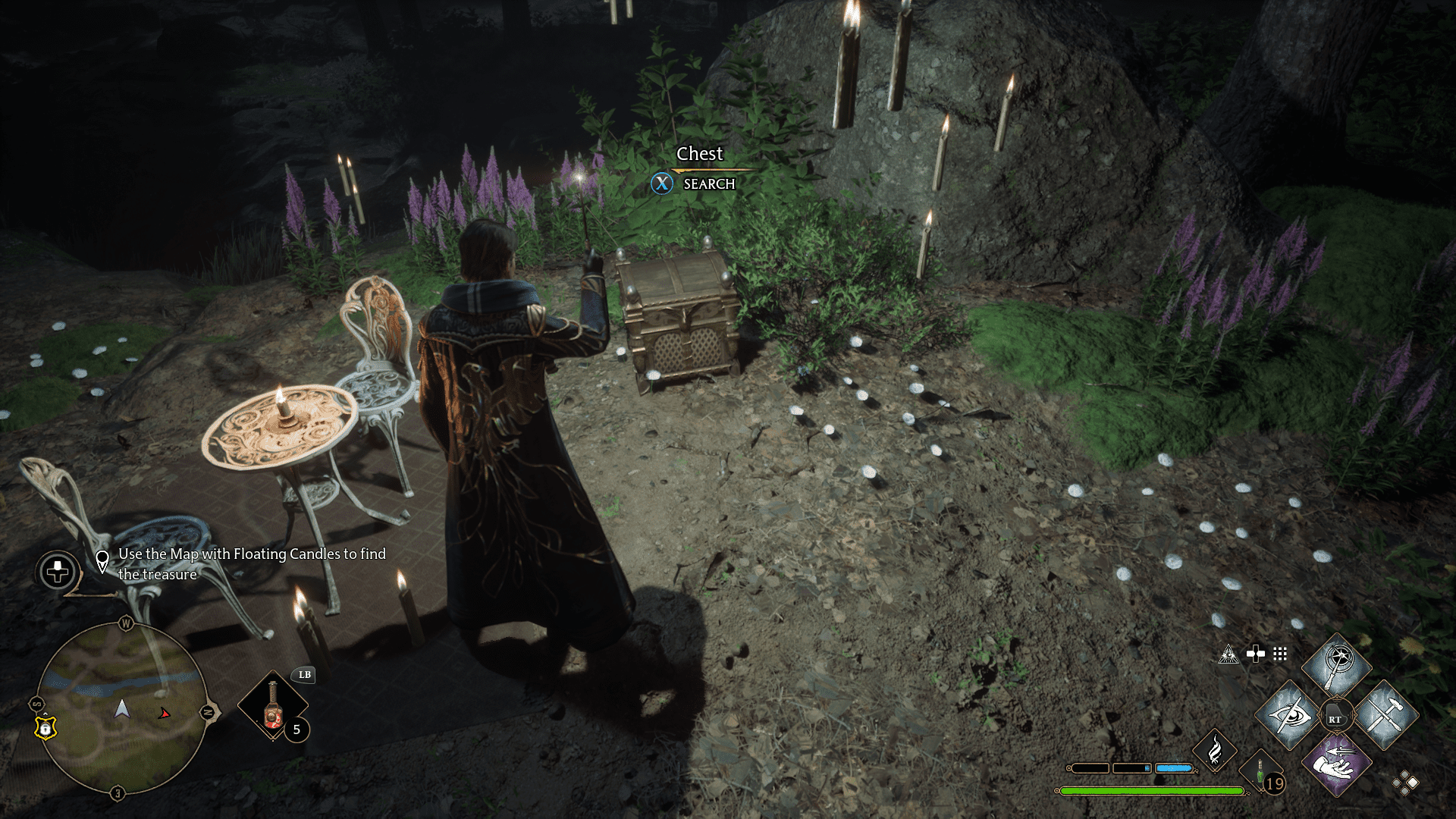This screenshot has width=1456, height=819.
Task: Use the red potion bottle tool slot
Action: point(273,707)
